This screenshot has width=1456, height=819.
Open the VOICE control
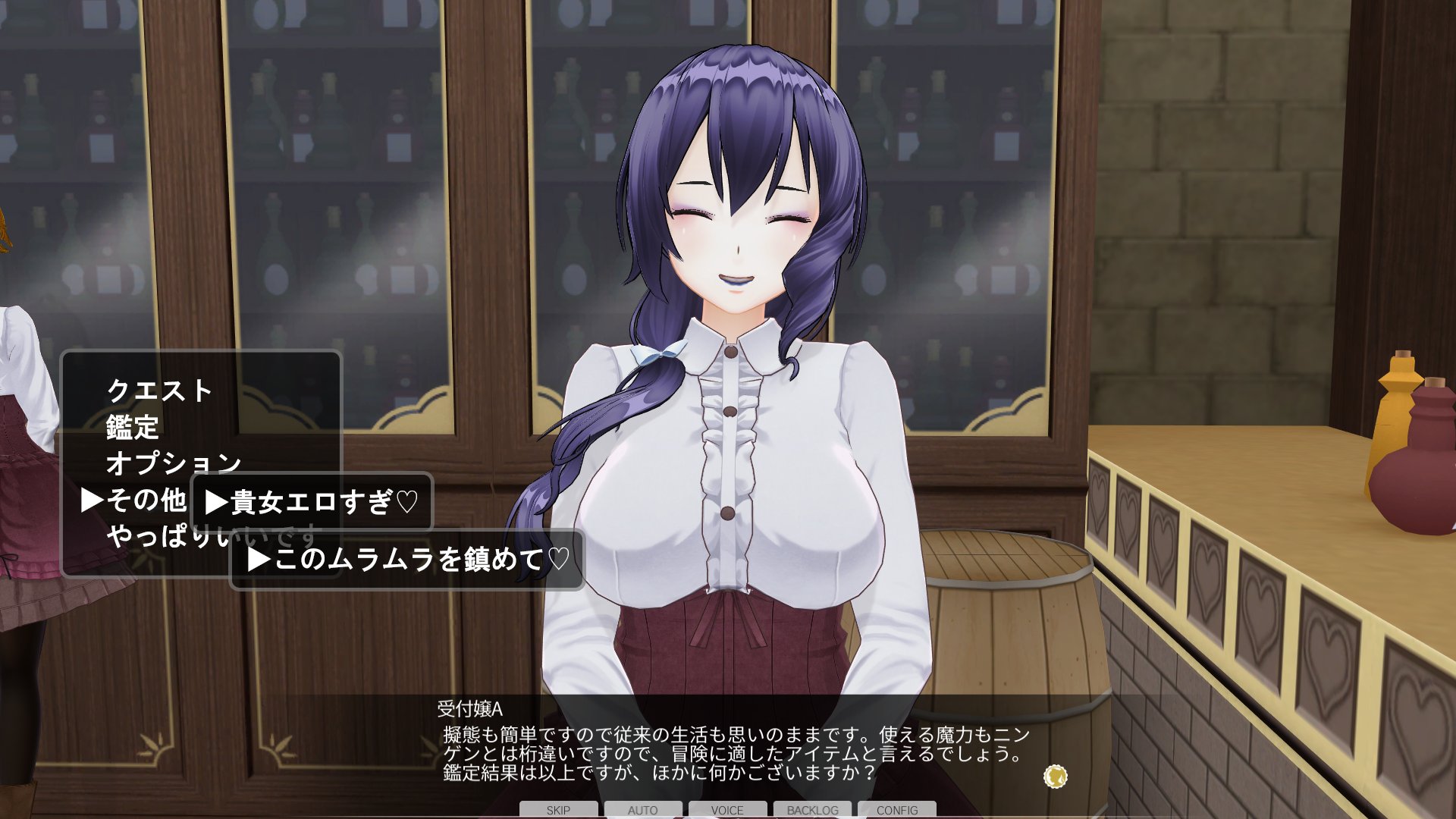pyautogui.click(x=727, y=810)
